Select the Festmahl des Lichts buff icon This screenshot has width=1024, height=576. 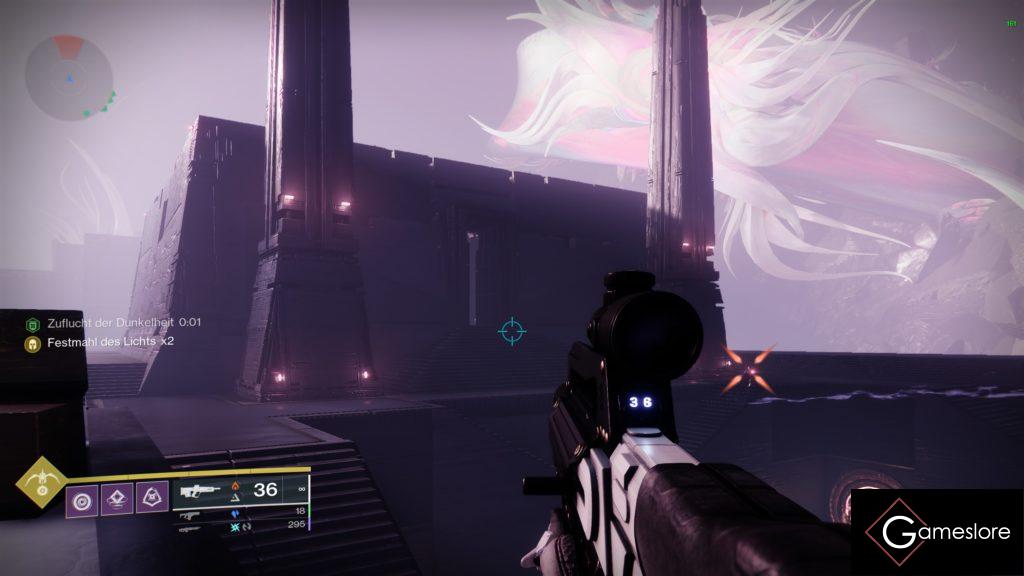33,342
